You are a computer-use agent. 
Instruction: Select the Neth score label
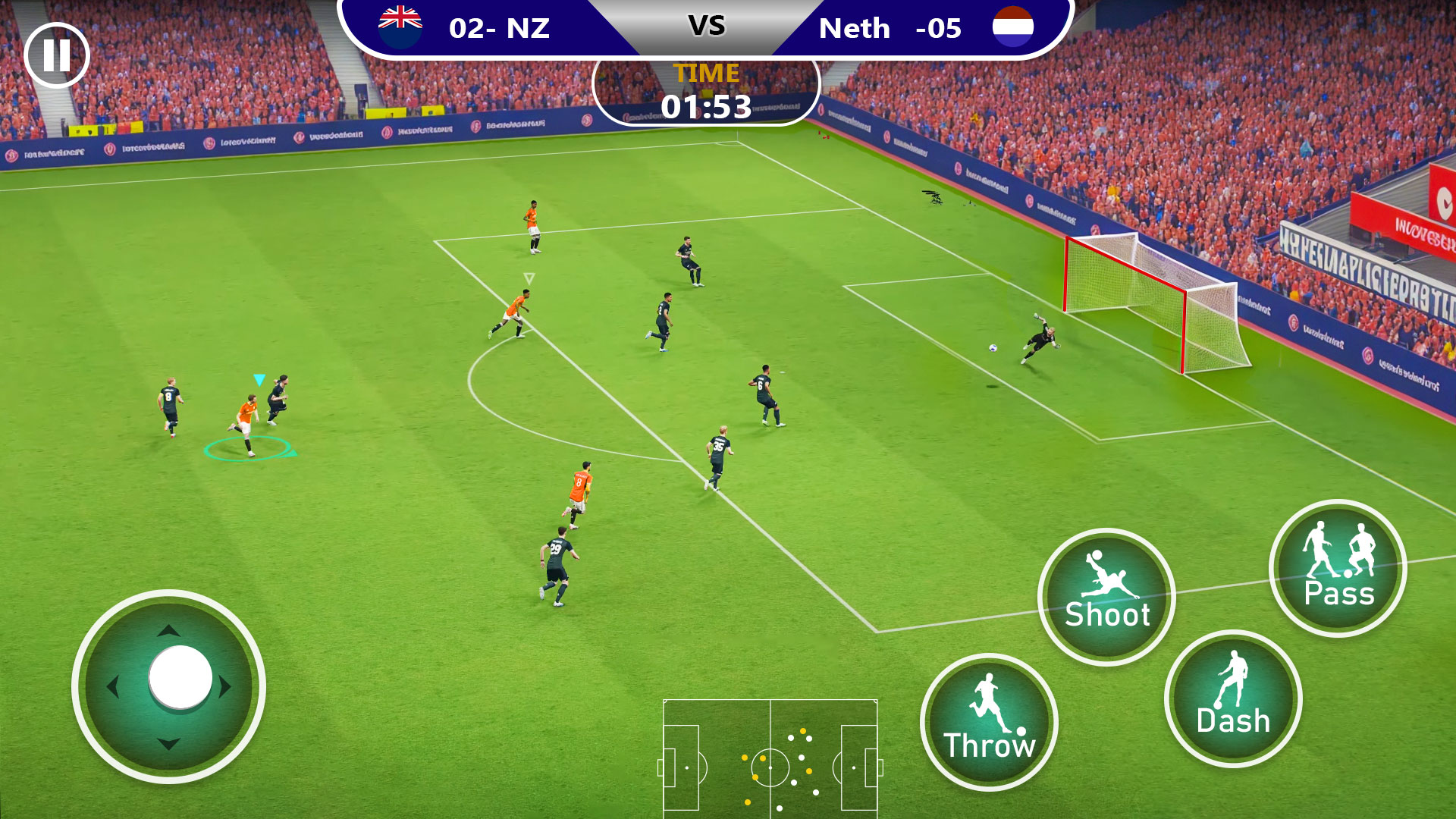[x=891, y=29]
